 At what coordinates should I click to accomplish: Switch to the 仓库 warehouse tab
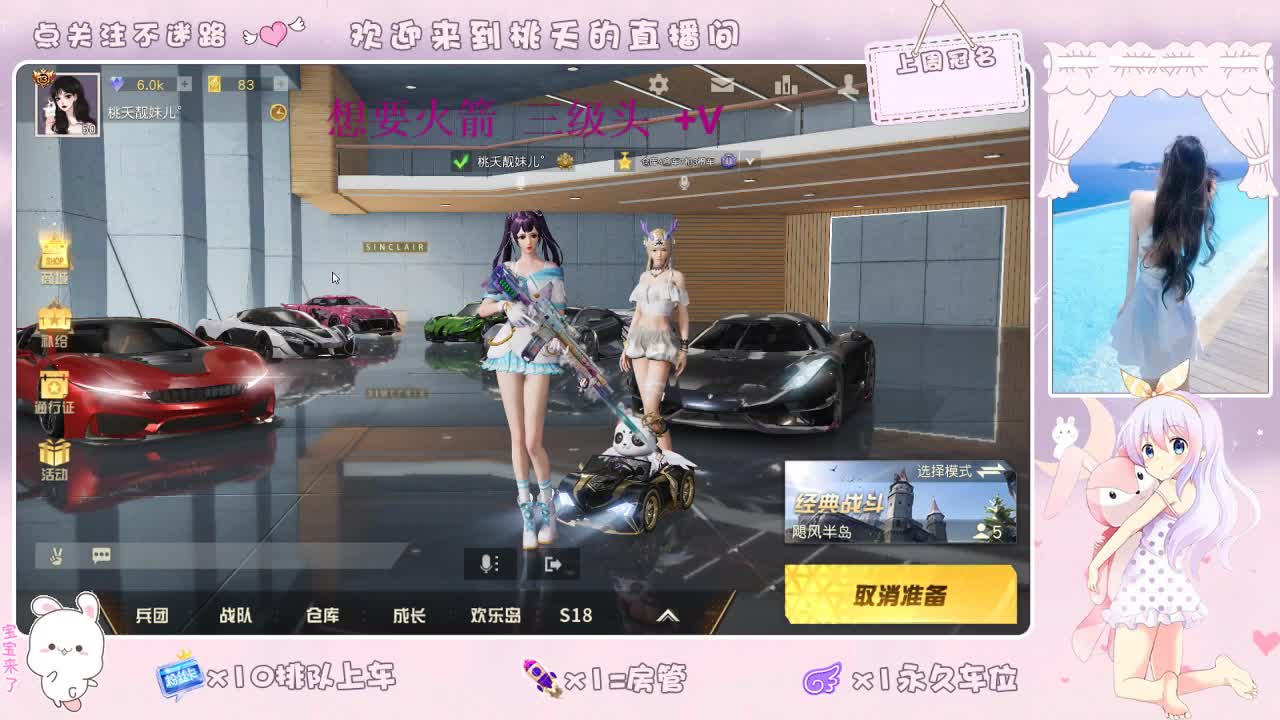pos(322,616)
